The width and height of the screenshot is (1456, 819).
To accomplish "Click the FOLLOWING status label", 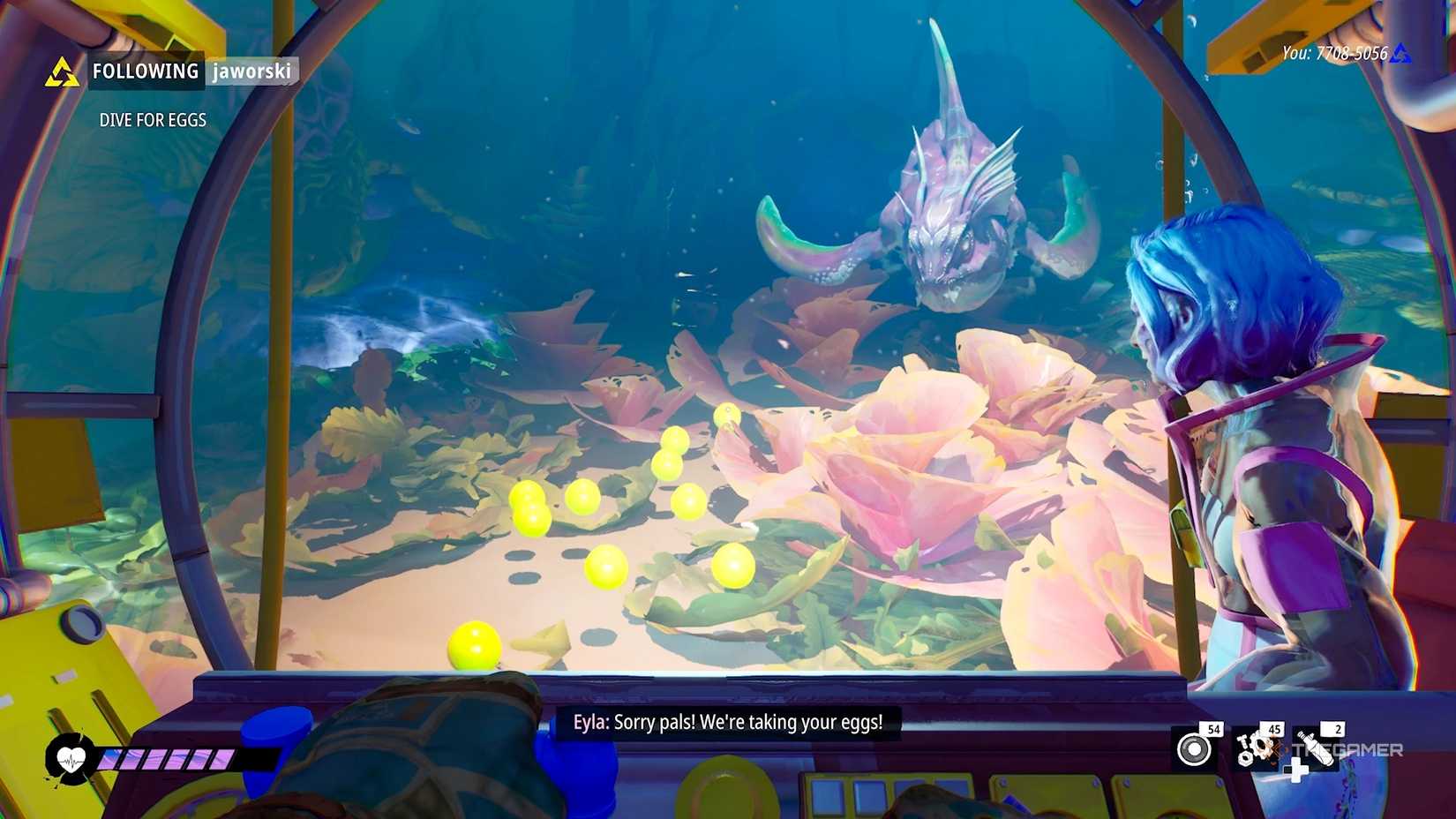I will [146, 71].
